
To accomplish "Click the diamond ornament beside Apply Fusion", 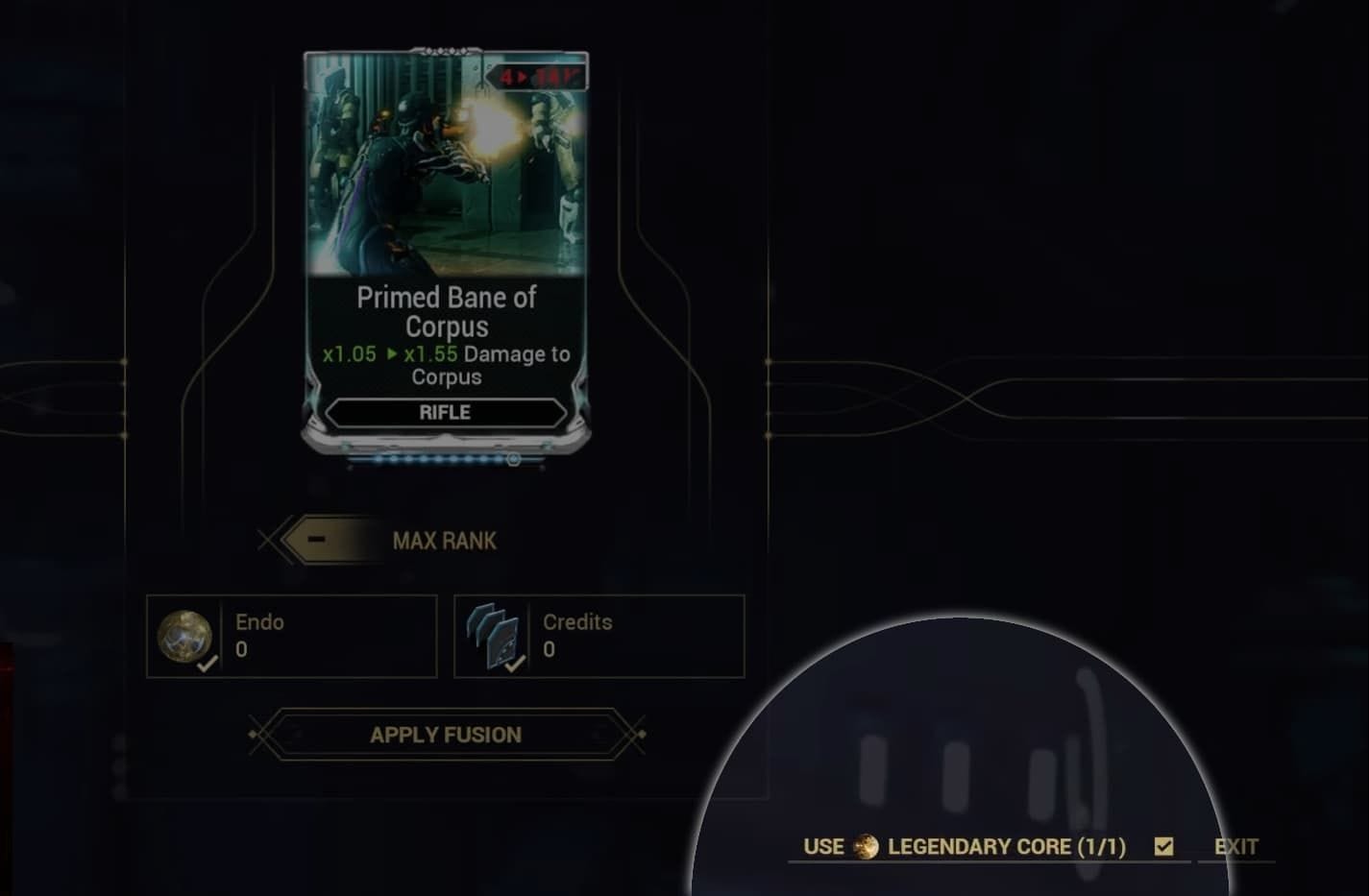I will click(255, 735).
